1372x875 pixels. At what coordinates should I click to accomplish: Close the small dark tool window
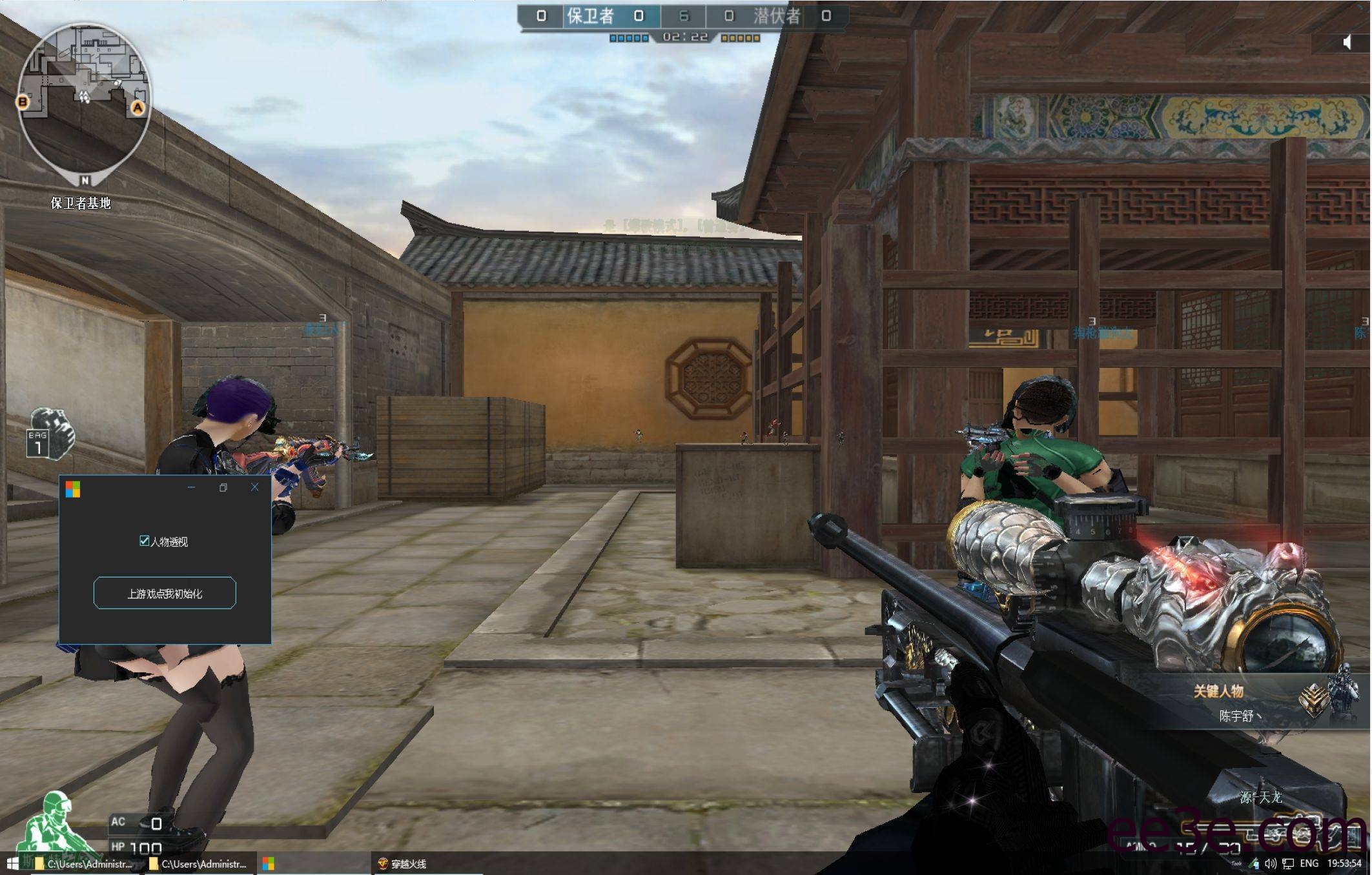click(x=254, y=487)
